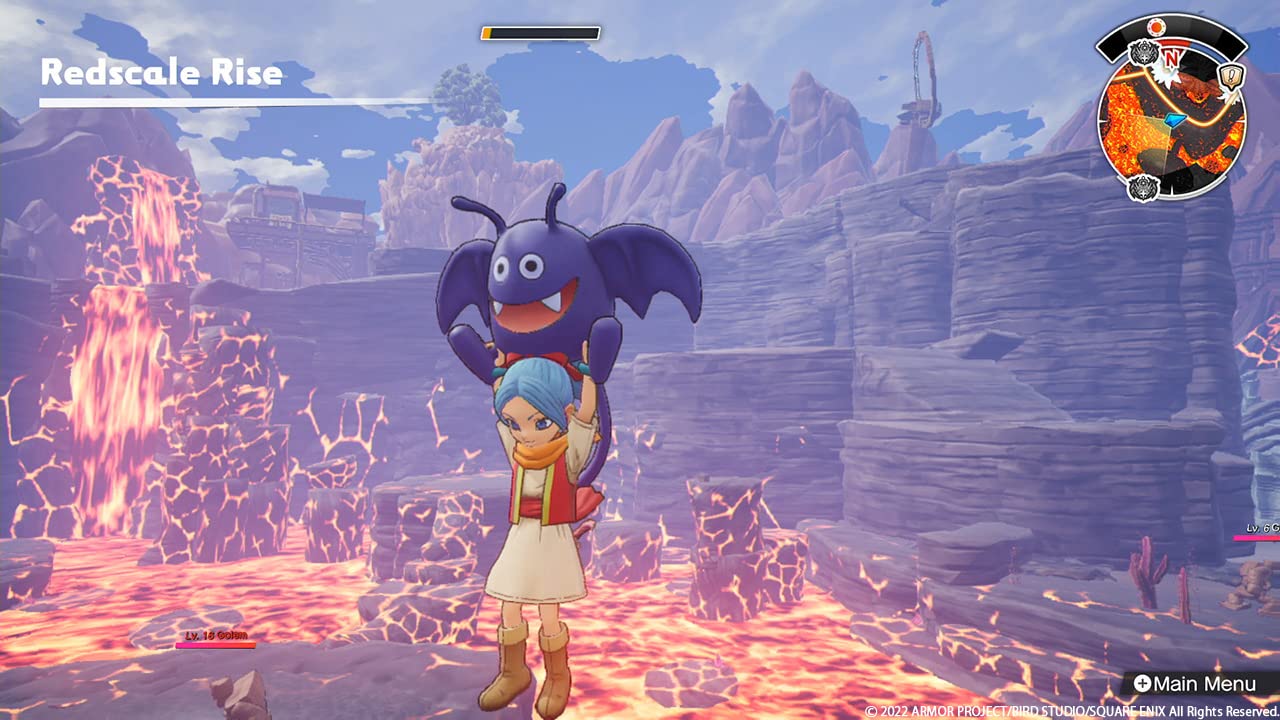Click the blue player arrow on the minimap

(1175, 119)
